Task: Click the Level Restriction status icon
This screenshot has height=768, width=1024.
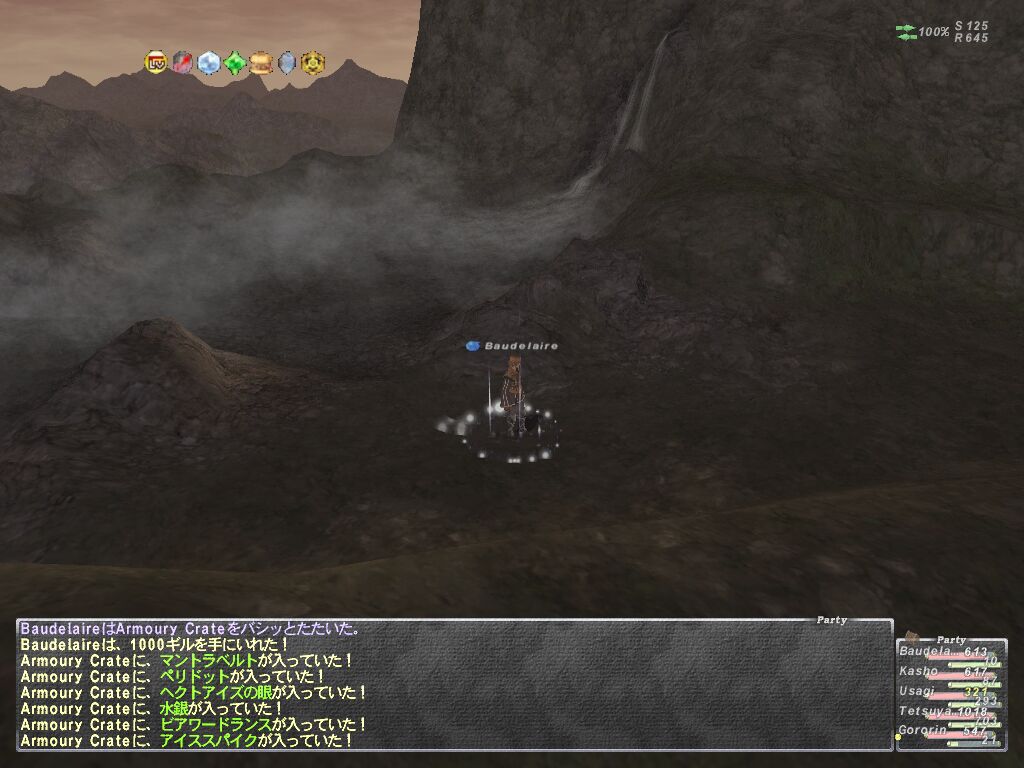Action: coord(156,63)
